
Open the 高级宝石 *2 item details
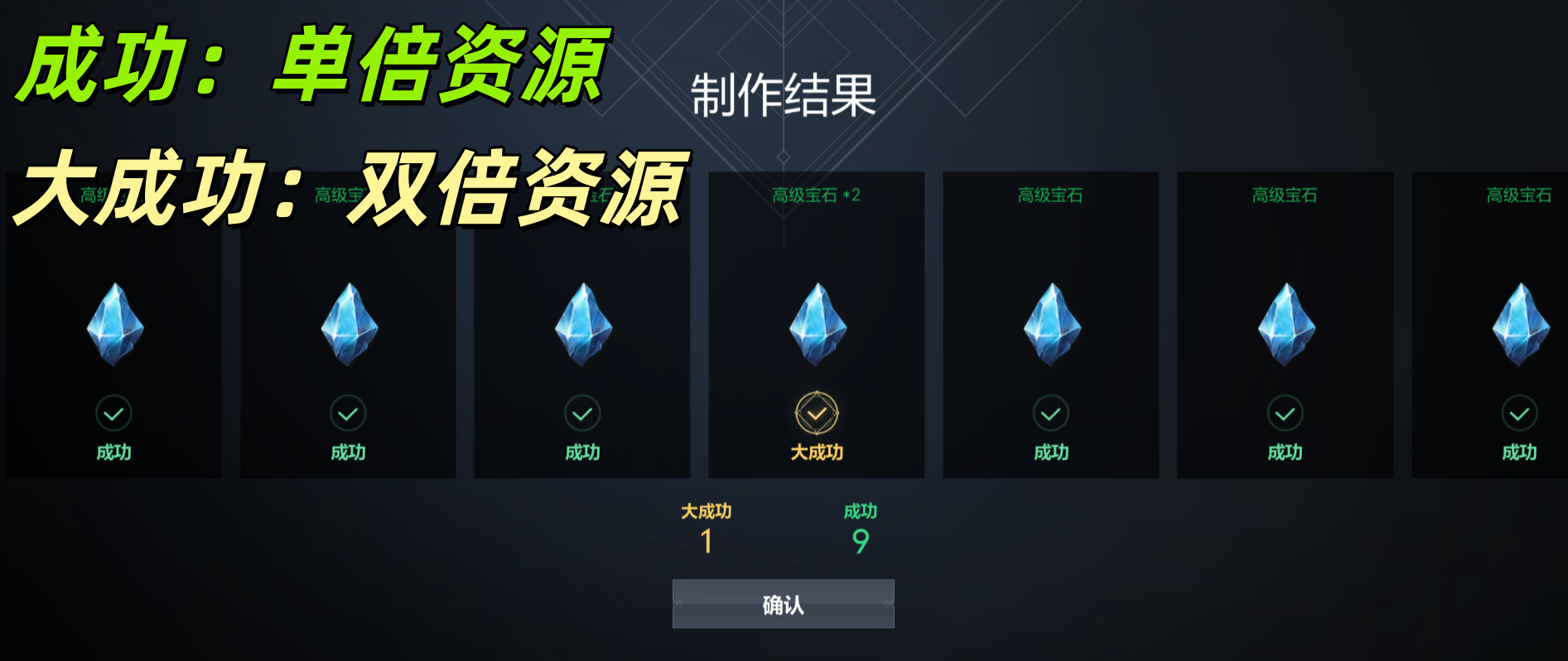(816, 196)
